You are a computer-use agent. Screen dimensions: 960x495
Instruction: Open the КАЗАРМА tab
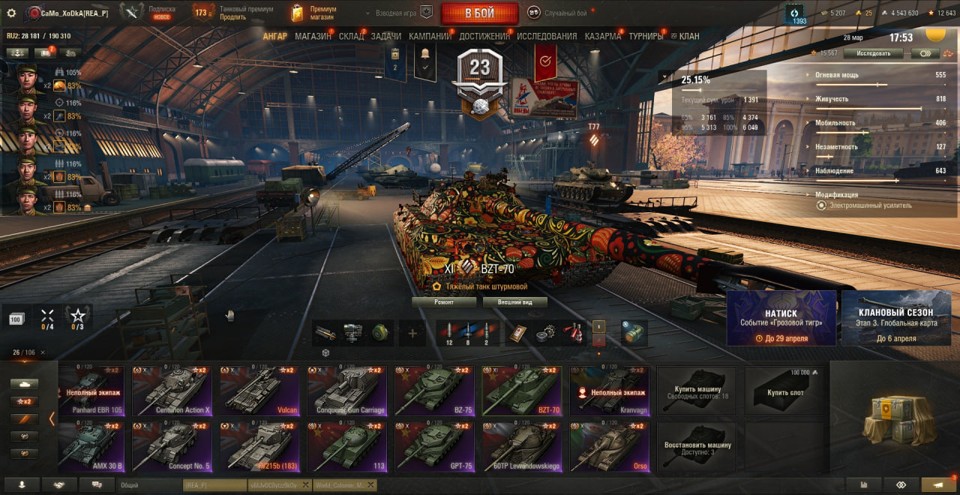(603, 36)
